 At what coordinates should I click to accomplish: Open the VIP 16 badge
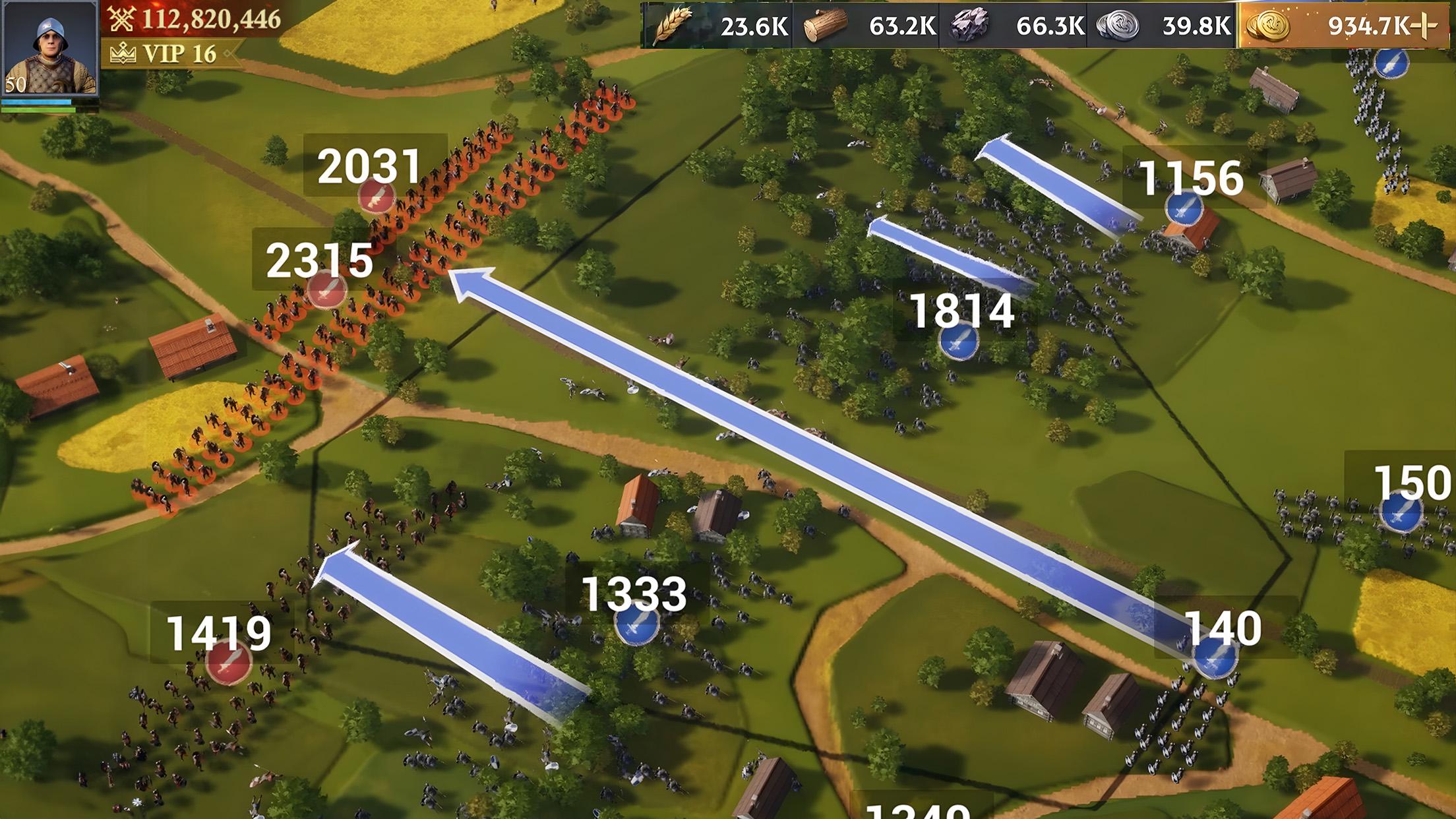pos(167,53)
